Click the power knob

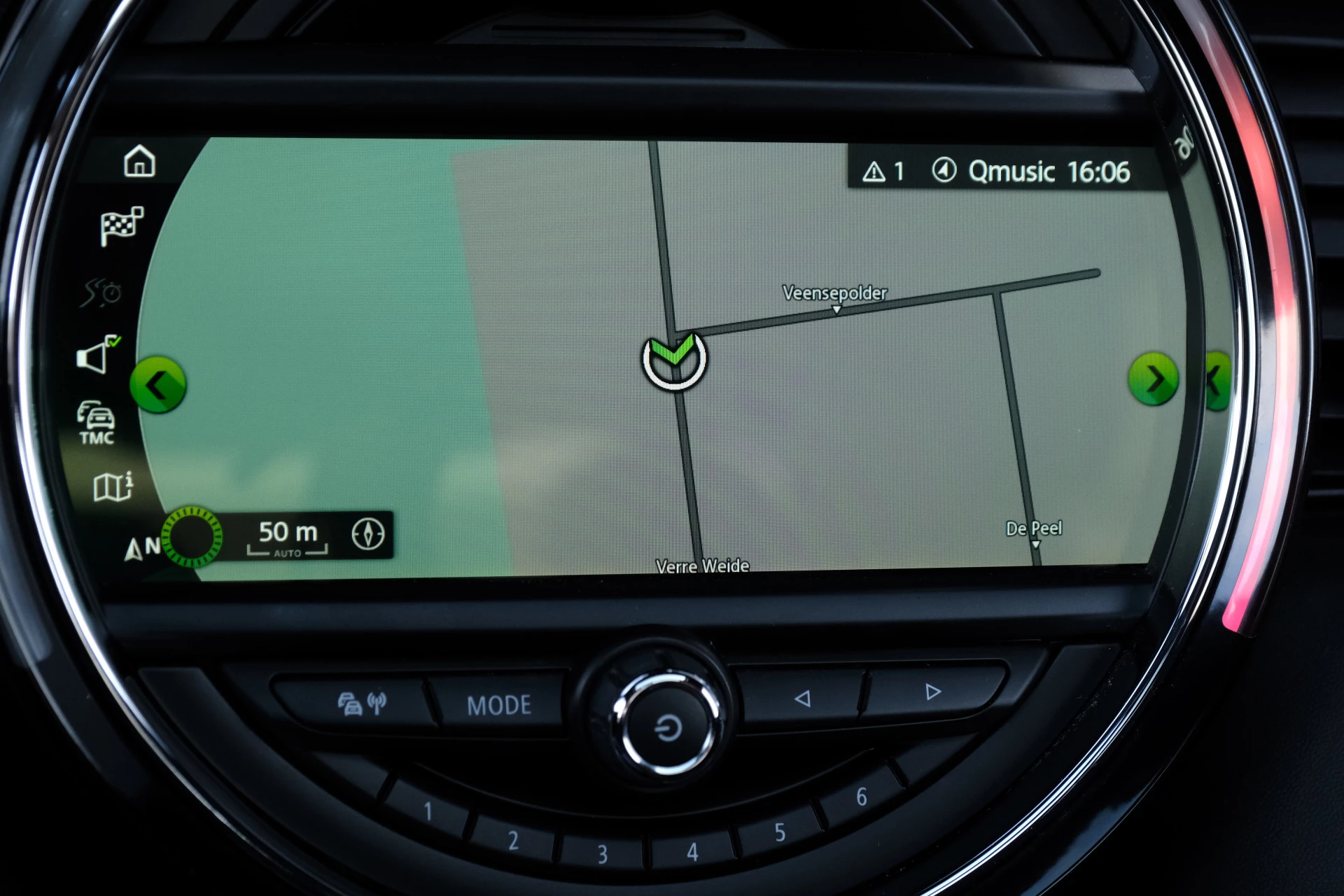pos(667,727)
